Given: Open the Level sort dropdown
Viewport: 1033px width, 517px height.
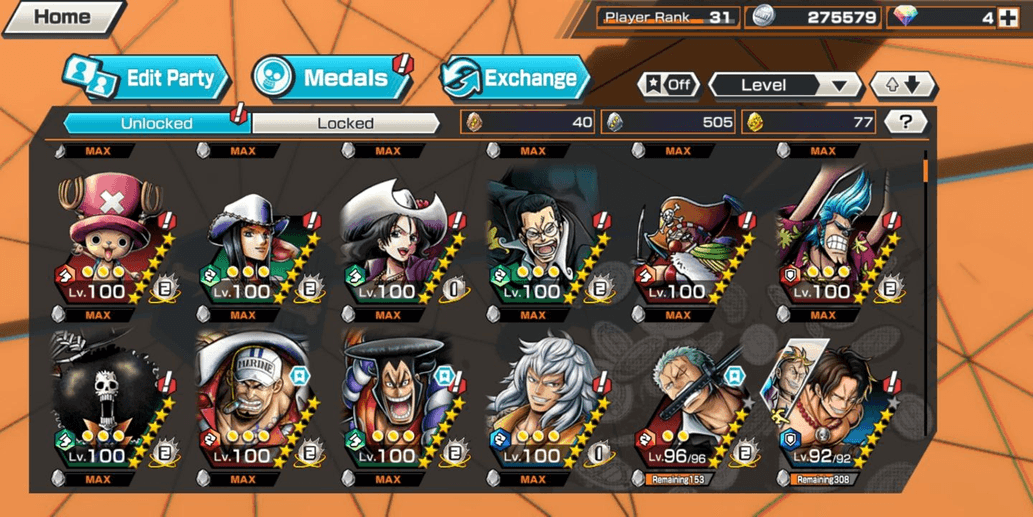Looking at the screenshot, I should tap(784, 85).
